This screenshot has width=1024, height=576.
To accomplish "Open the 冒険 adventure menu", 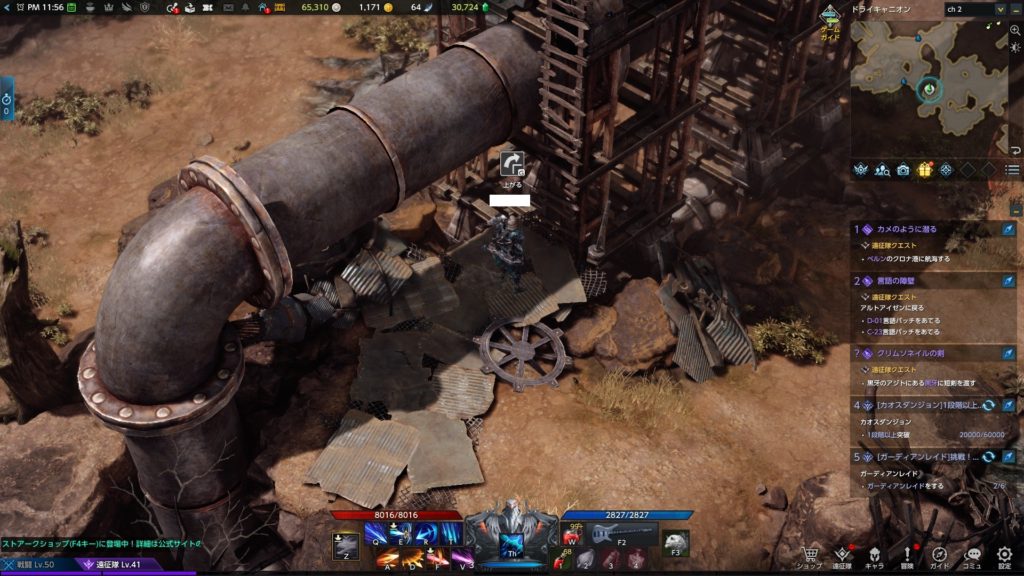I will [x=907, y=556].
